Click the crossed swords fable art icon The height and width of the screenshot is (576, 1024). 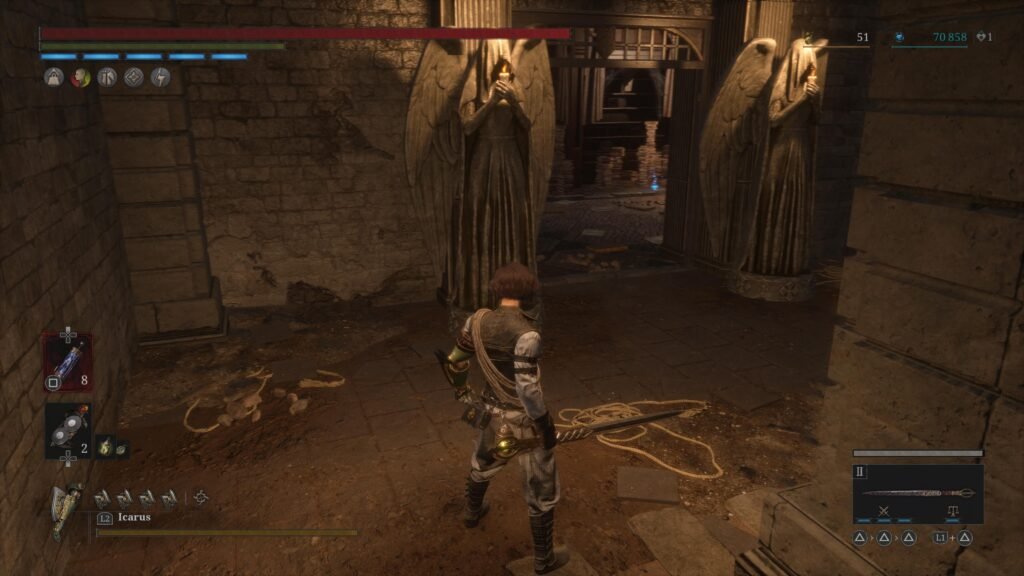(885, 511)
